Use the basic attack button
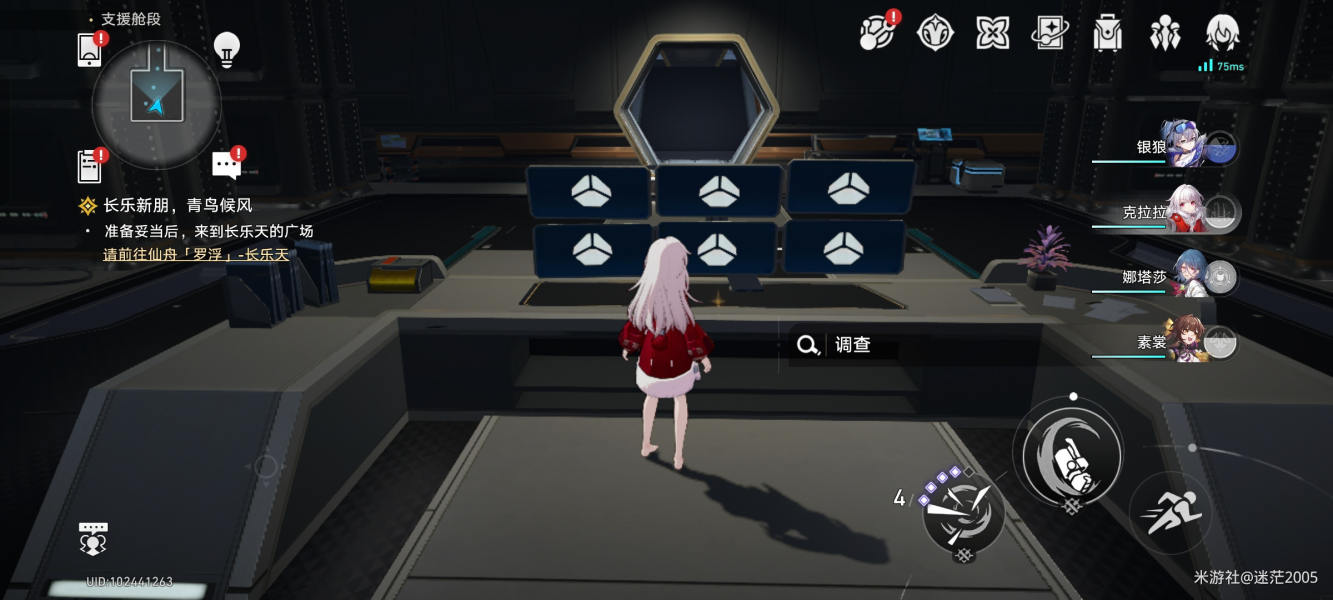The height and width of the screenshot is (600, 1333). 1069,453
